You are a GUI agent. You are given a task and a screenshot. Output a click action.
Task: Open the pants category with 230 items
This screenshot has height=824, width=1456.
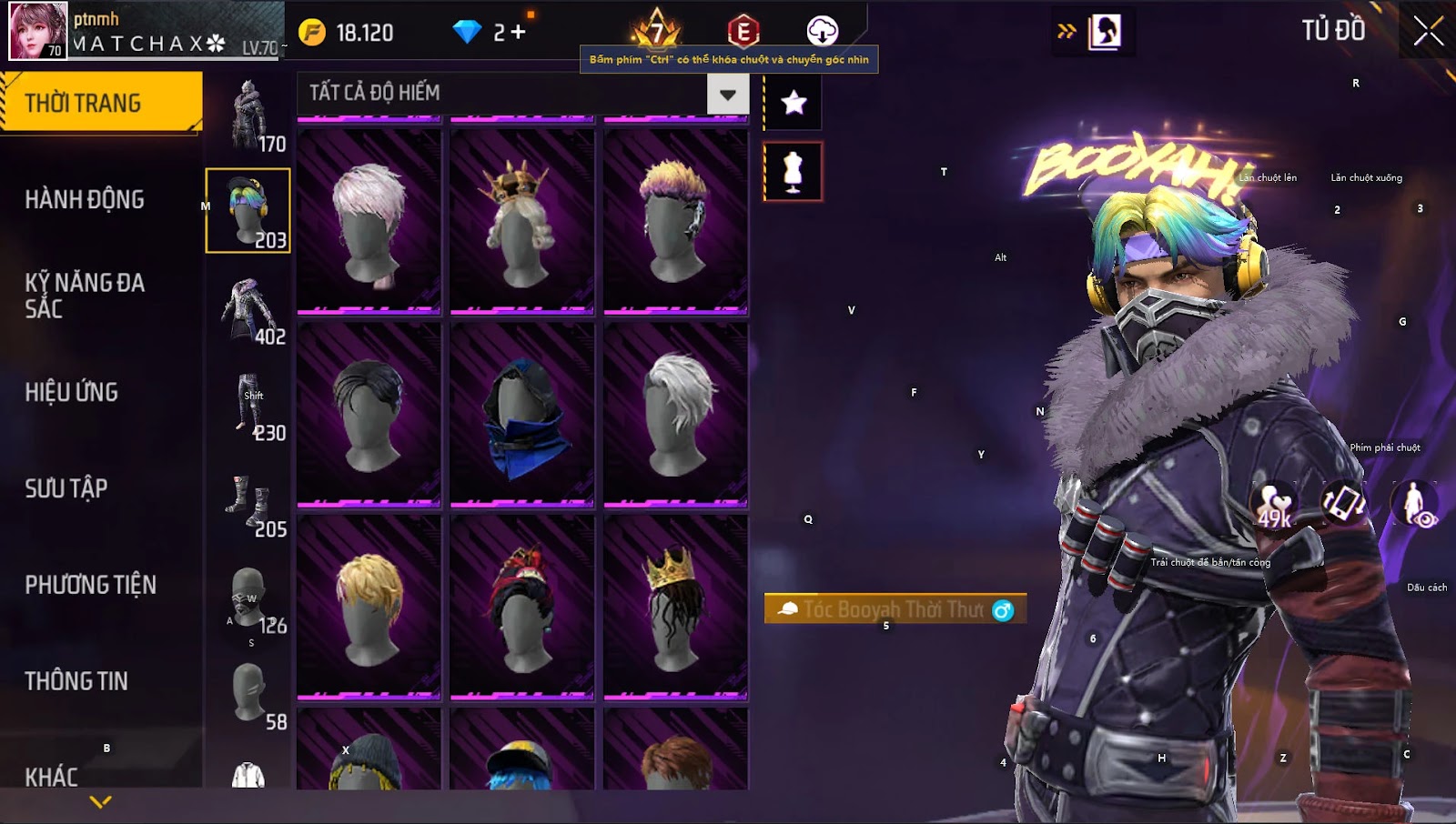pyautogui.click(x=249, y=405)
